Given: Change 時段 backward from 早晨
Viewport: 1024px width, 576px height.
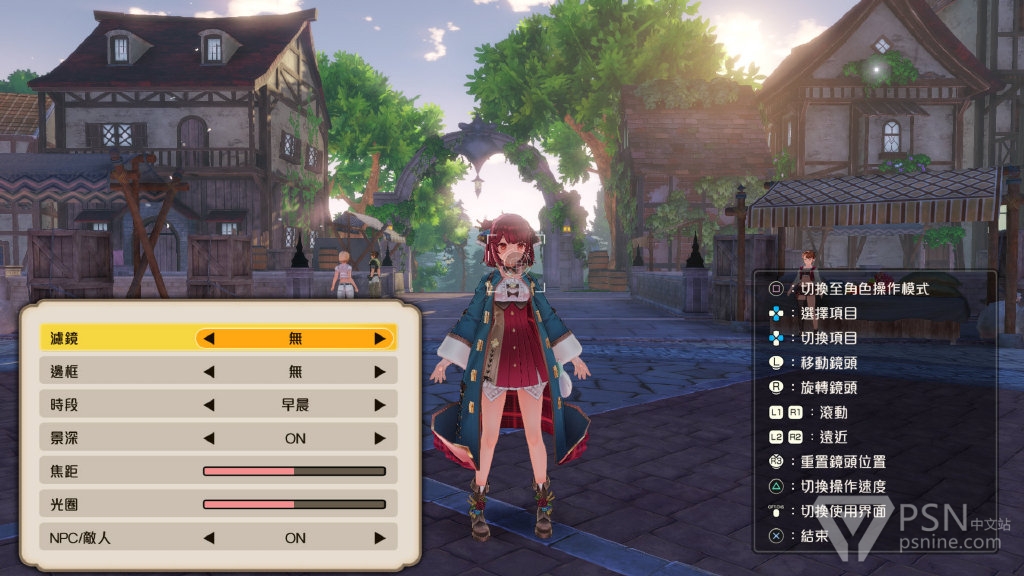Looking at the screenshot, I should [x=209, y=405].
